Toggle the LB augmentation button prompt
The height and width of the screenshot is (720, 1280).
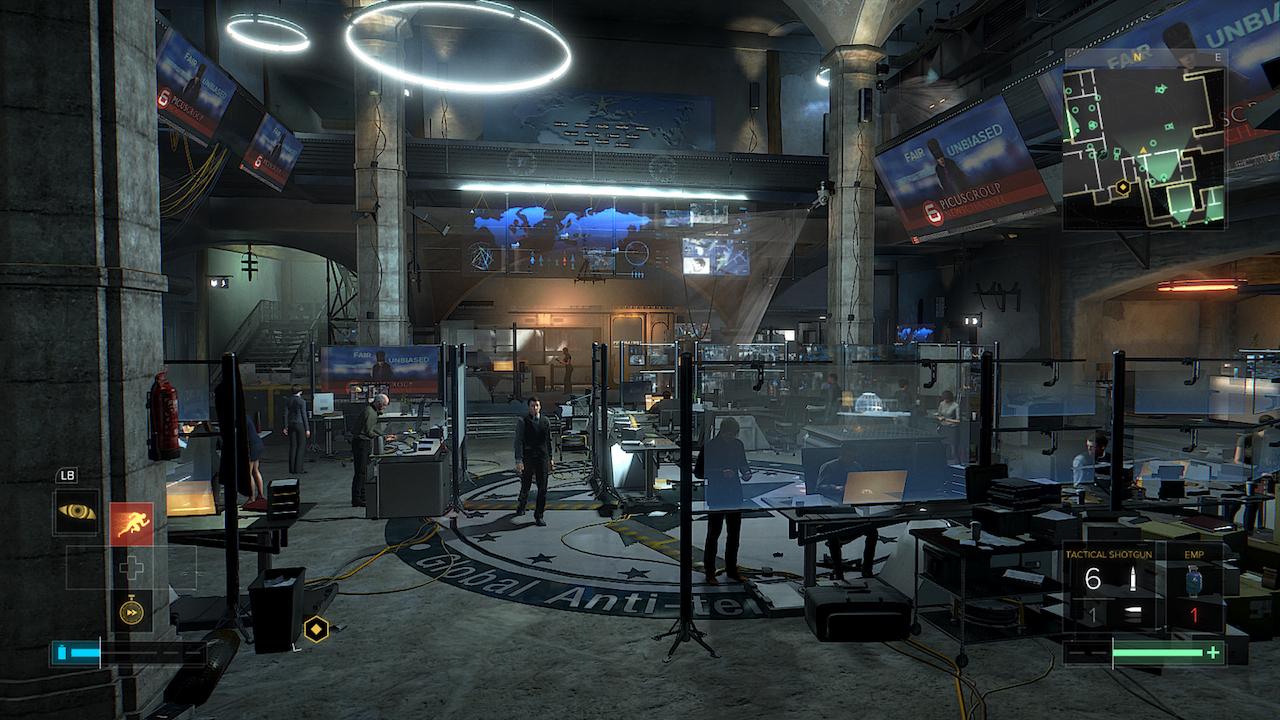tap(68, 476)
